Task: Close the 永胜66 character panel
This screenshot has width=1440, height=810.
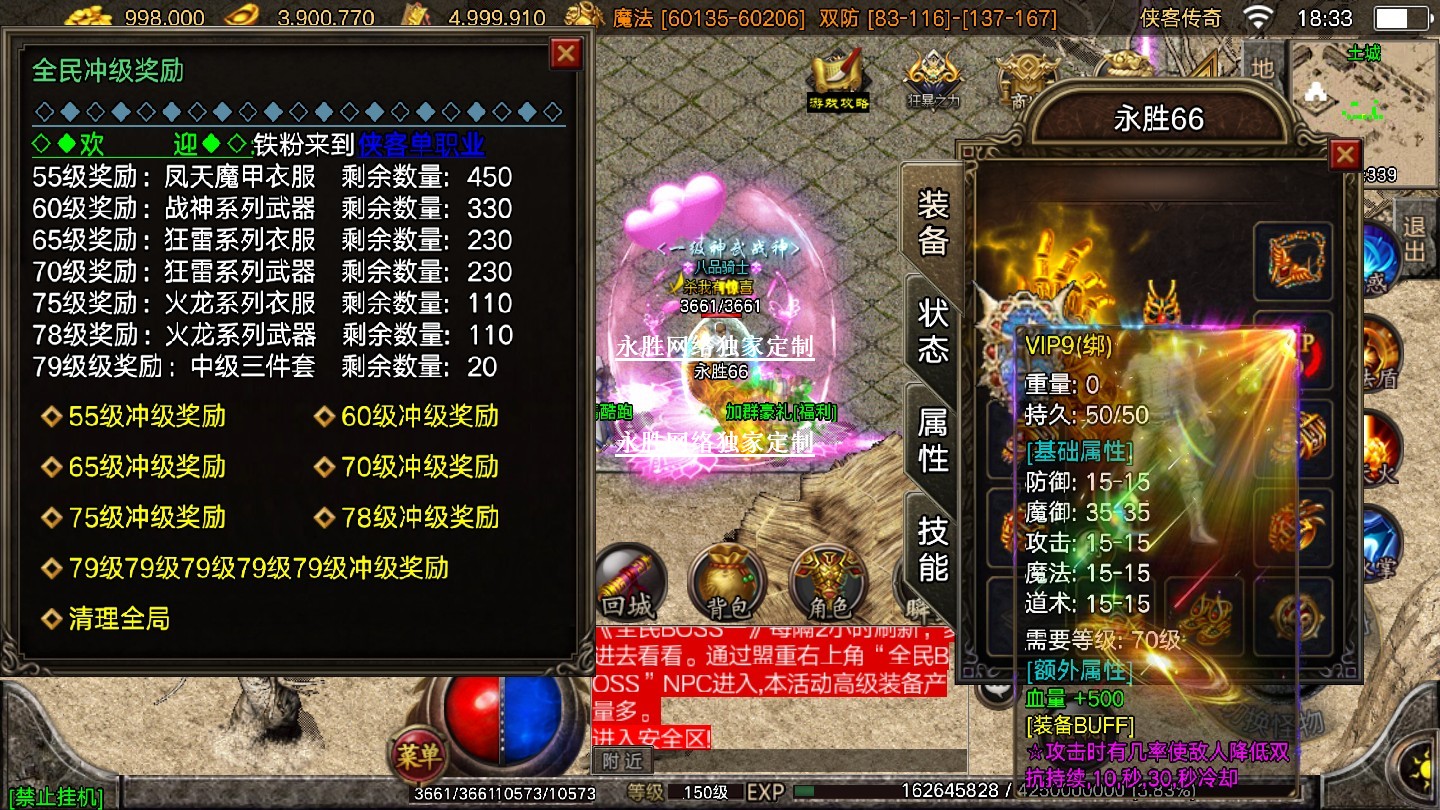Action: click(x=1345, y=155)
